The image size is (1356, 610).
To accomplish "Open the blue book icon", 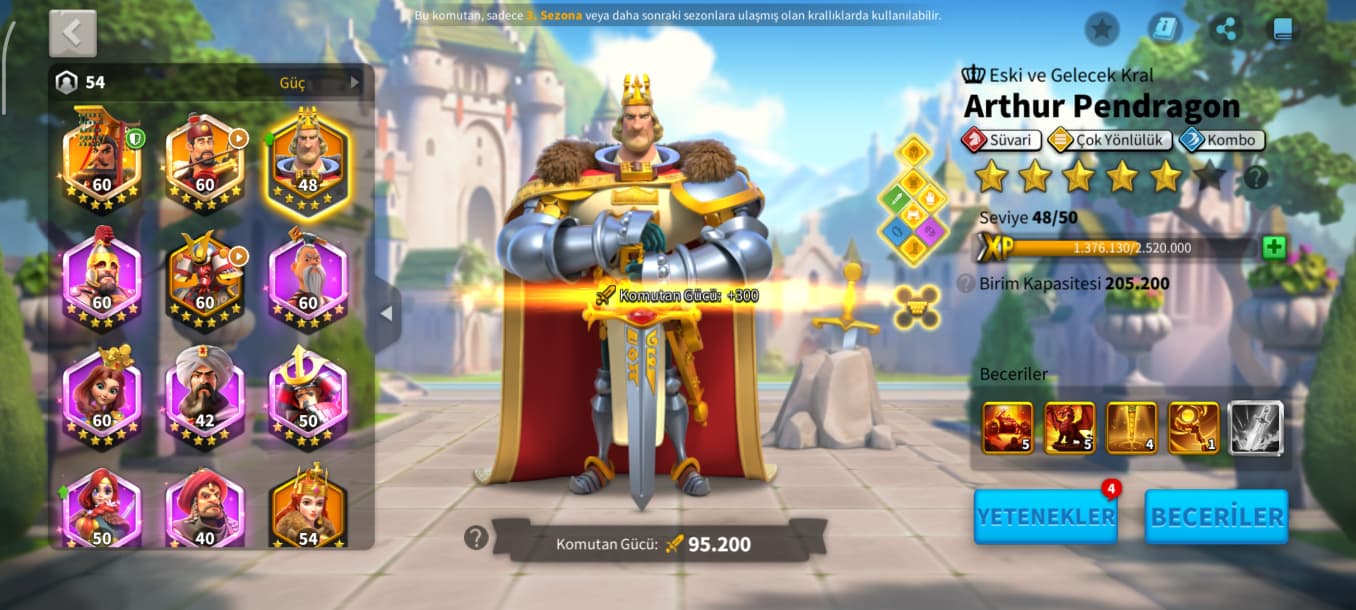I will point(1283,29).
